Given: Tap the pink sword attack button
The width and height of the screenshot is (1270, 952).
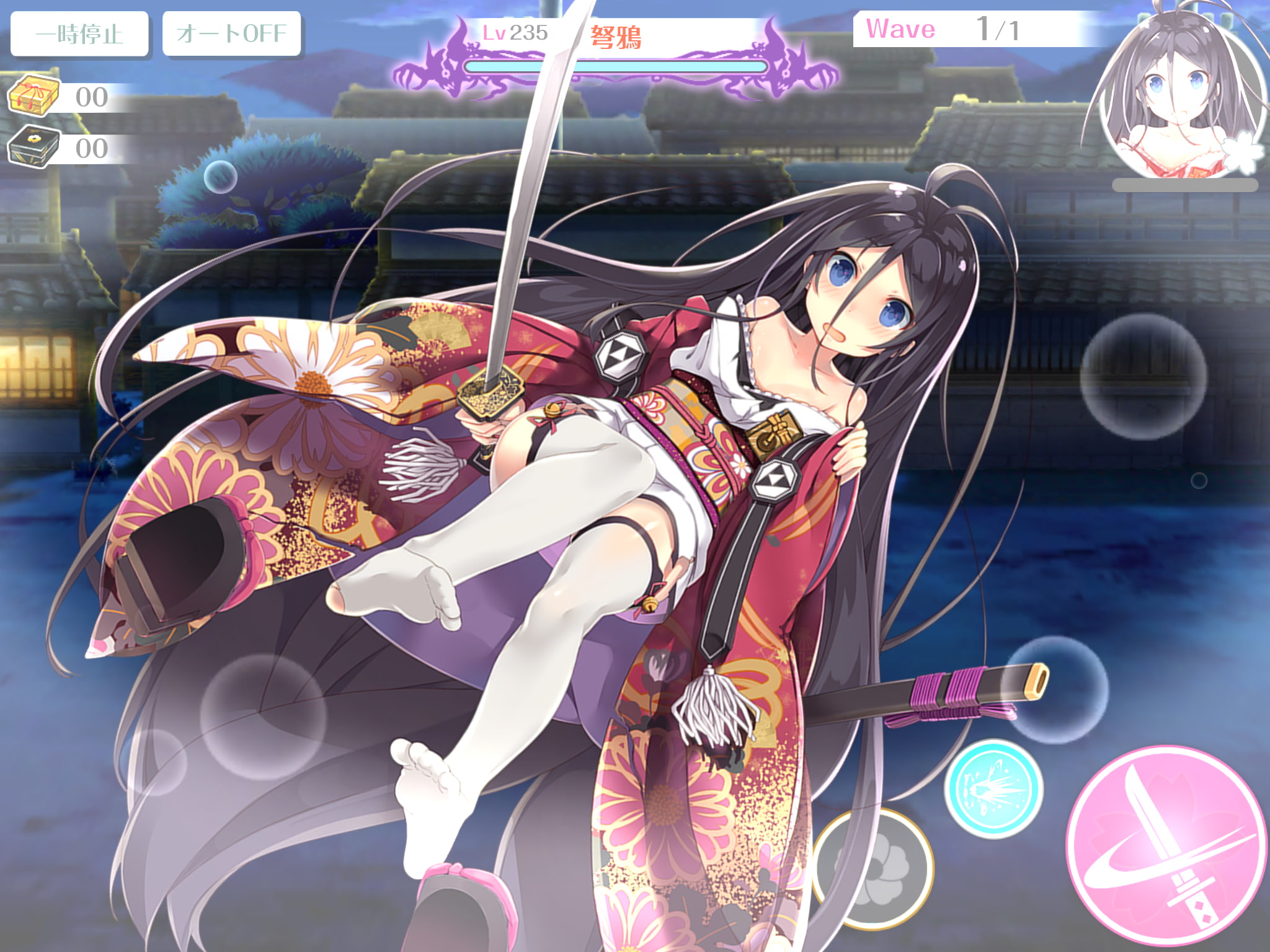Looking at the screenshot, I should pos(1167,847).
